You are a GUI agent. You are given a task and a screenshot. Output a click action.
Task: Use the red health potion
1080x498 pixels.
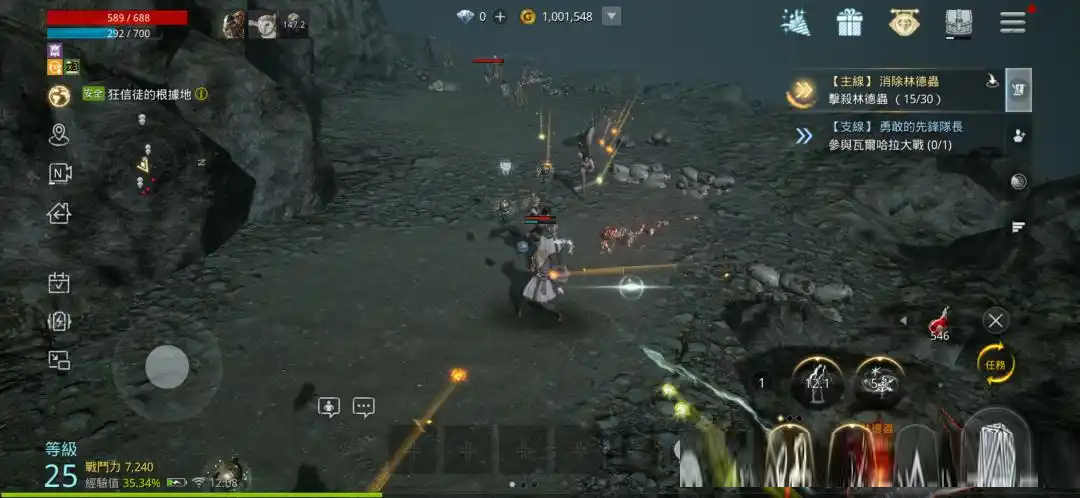pos(939,322)
